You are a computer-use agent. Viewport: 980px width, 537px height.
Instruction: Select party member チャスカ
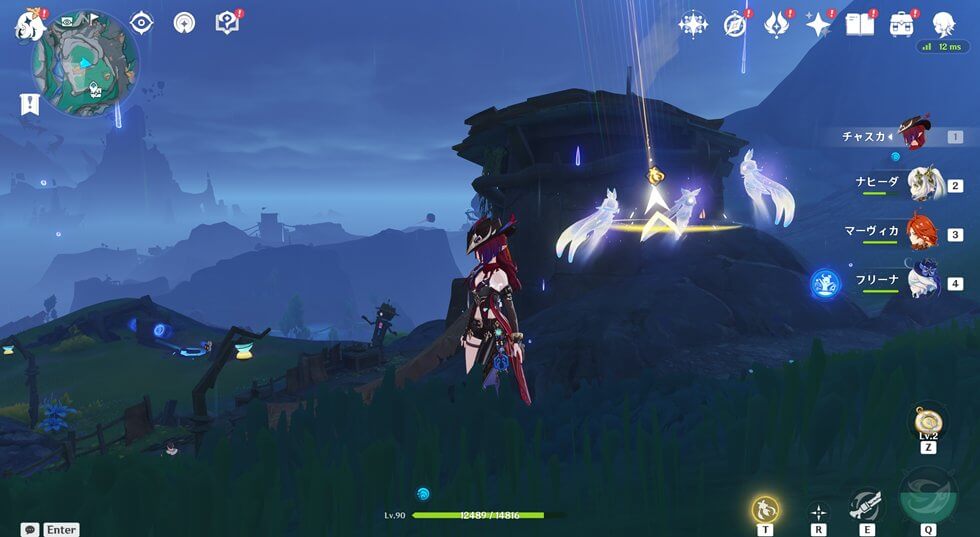913,134
